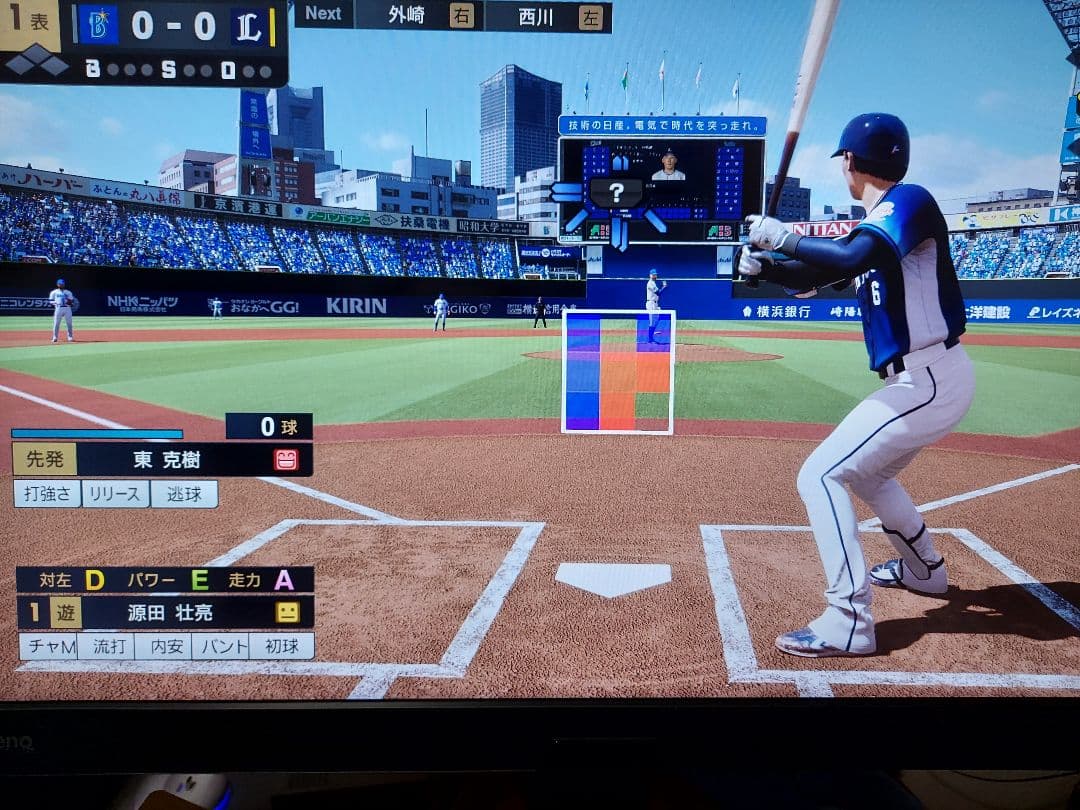Click the batter's yellow neutral condition icon
Screen dimensions: 1080x810
288,613
